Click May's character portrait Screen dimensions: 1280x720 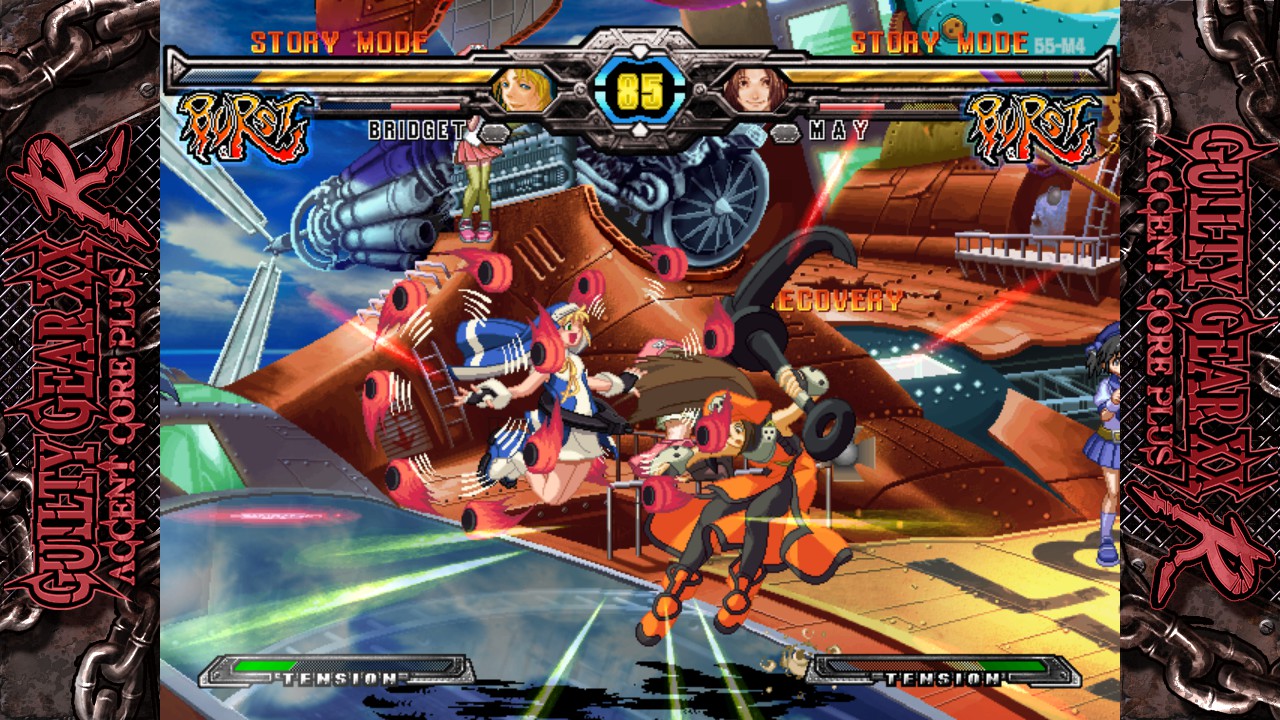click(x=754, y=90)
